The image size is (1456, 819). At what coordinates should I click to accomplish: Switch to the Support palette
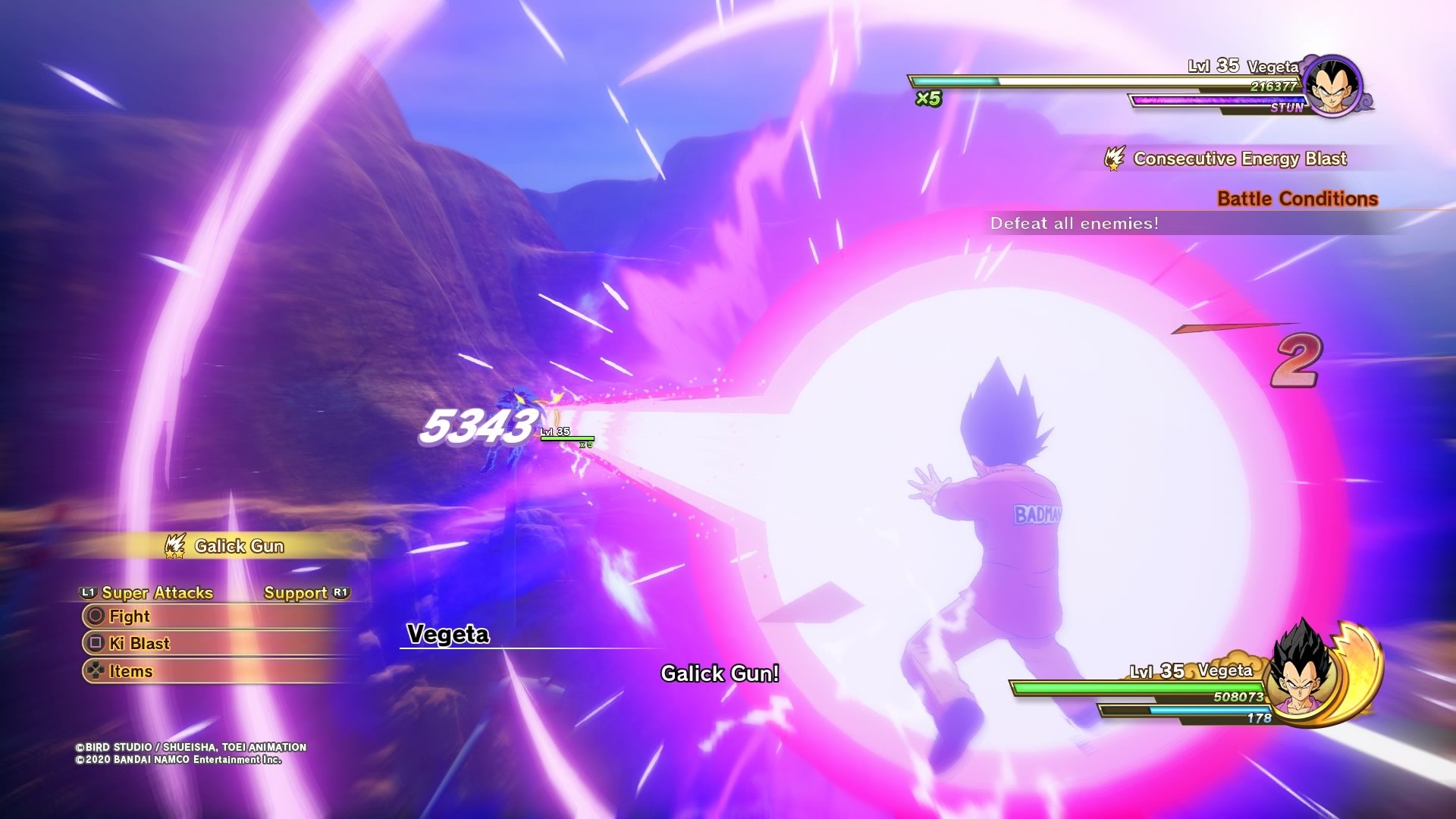(296, 593)
